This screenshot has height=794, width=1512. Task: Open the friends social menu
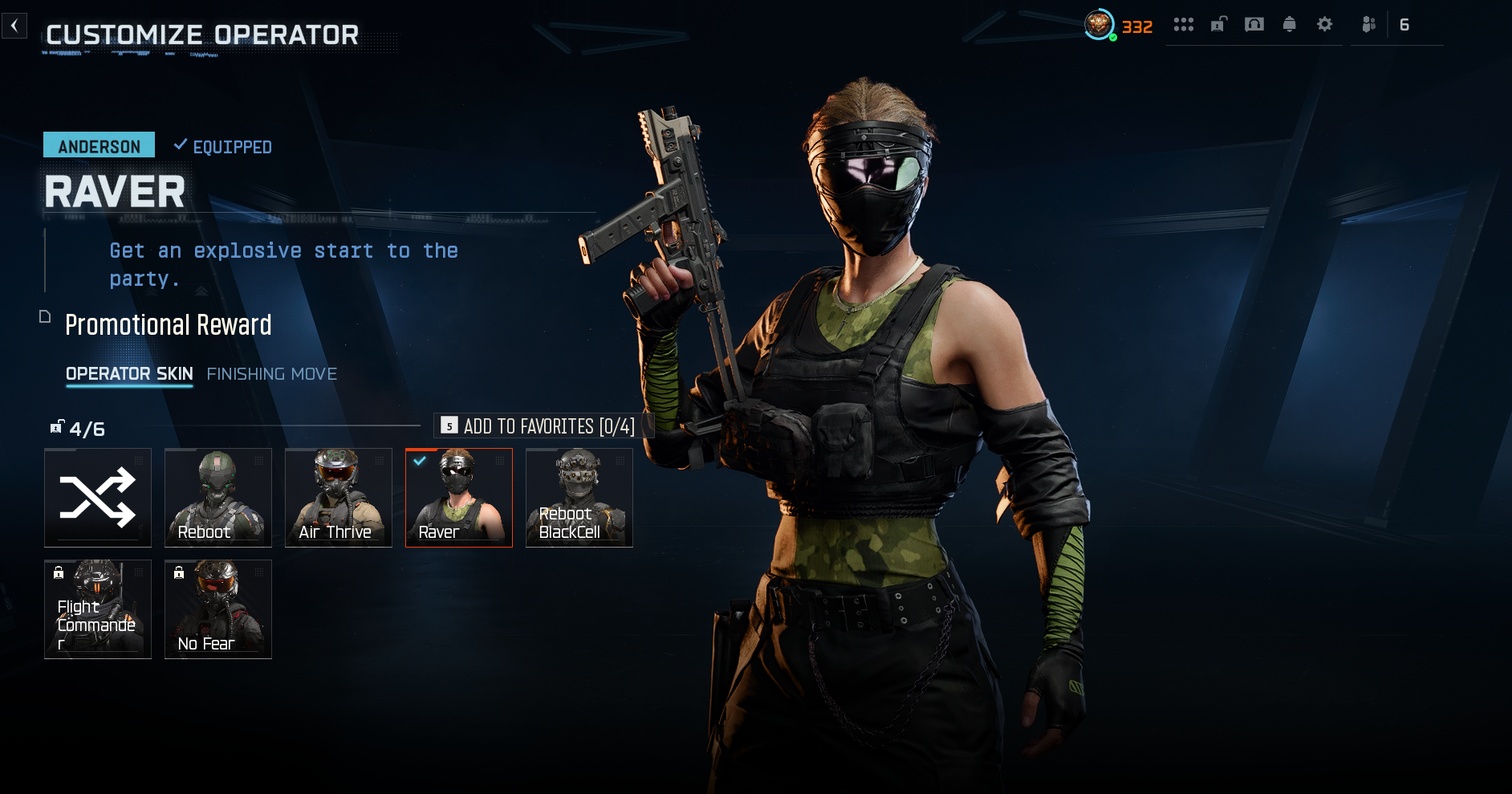coord(1369,25)
